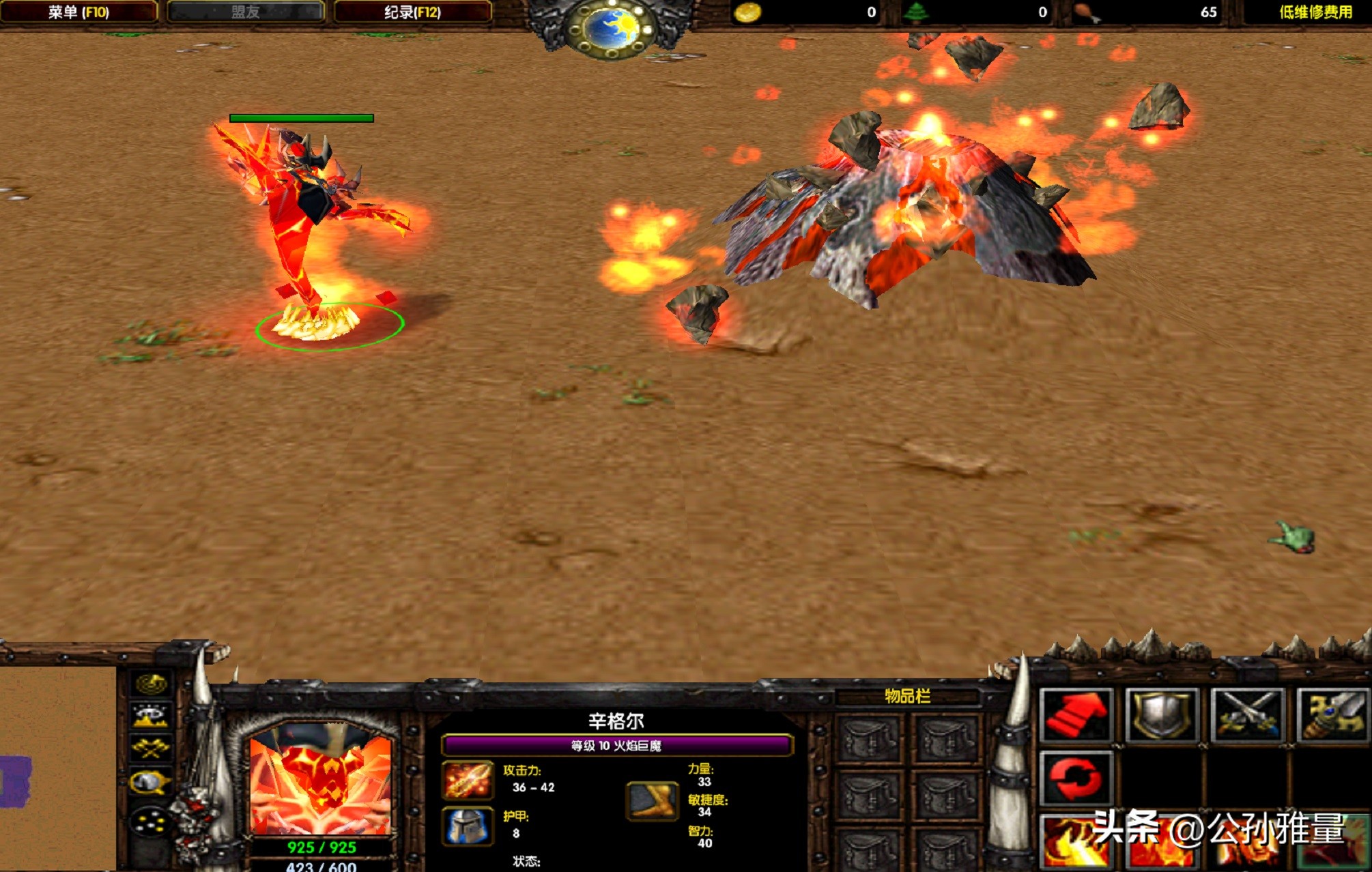The height and width of the screenshot is (872, 1372).
Task: Click the 盟友 allies button
Action: 246,12
